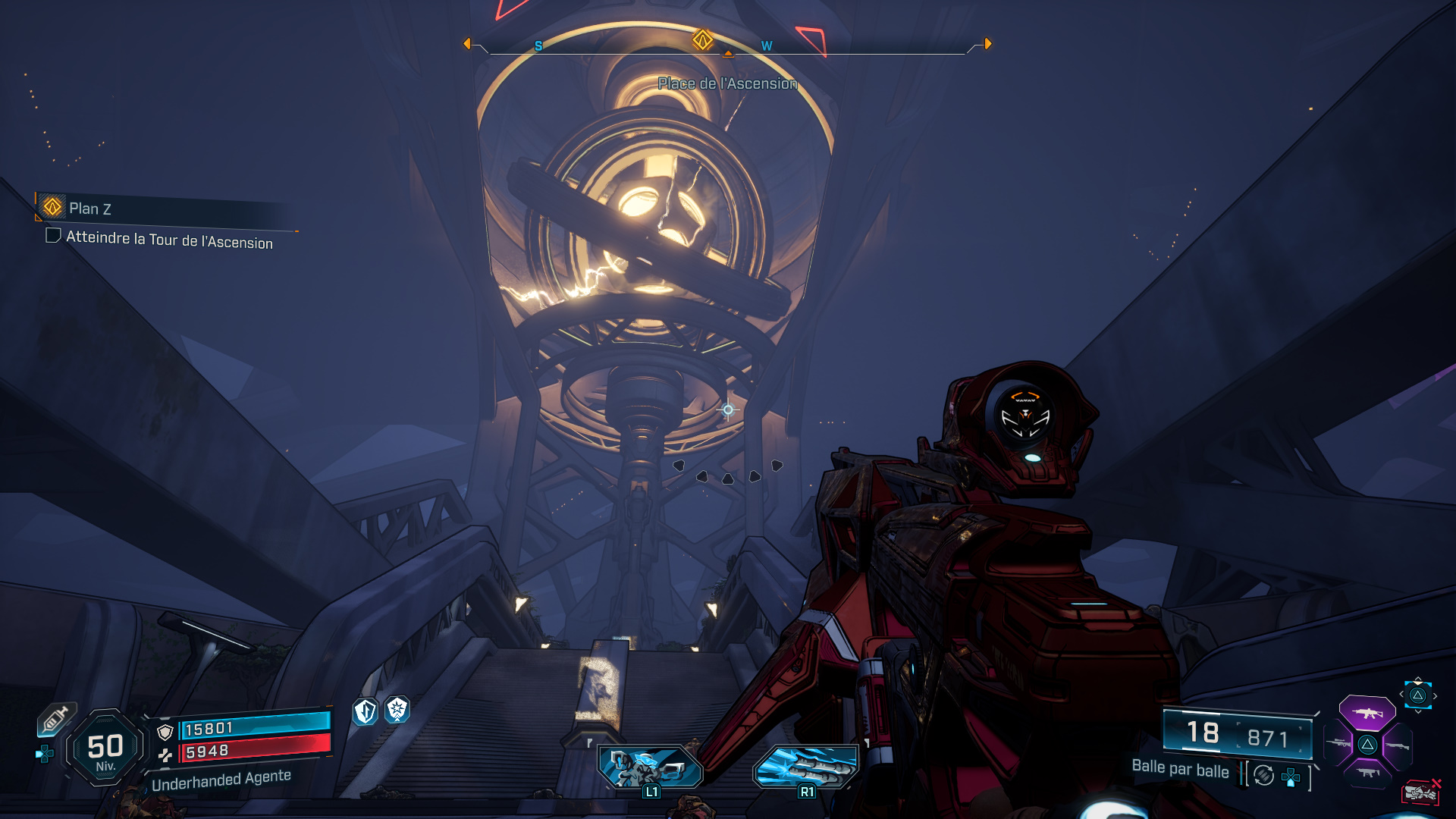The height and width of the screenshot is (819, 1456).
Task: Select the Plan Z mission tracker
Action: point(89,209)
